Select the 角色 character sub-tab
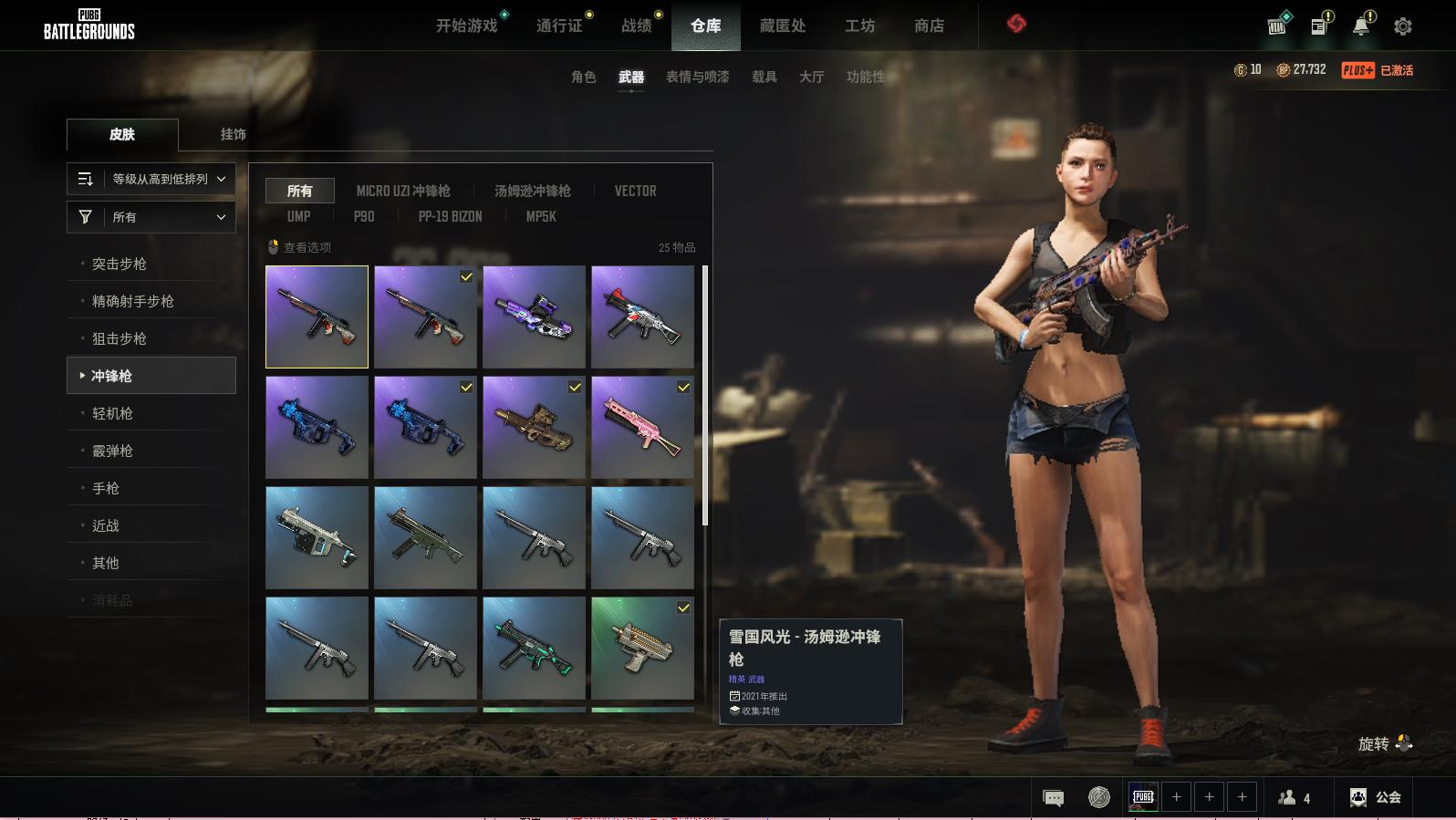 pyautogui.click(x=583, y=77)
